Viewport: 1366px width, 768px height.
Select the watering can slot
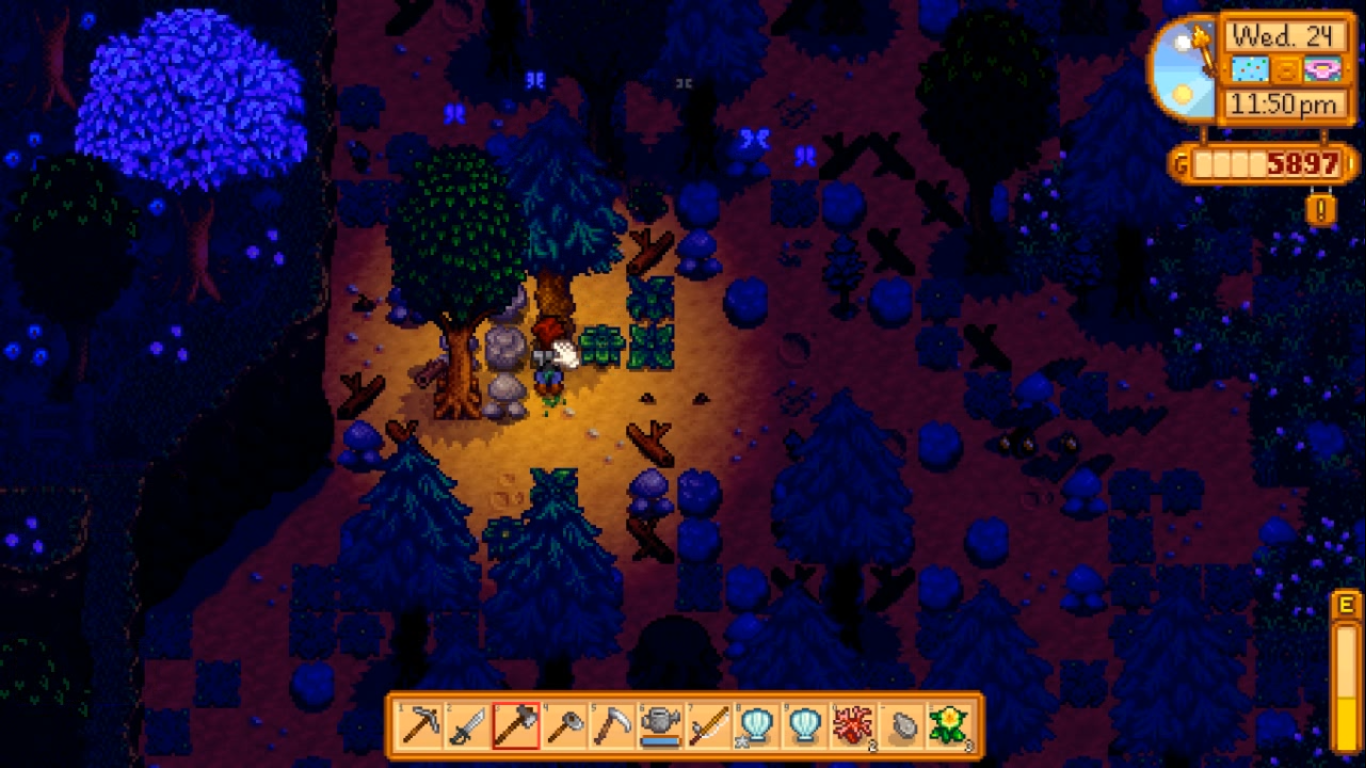(660, 725)
